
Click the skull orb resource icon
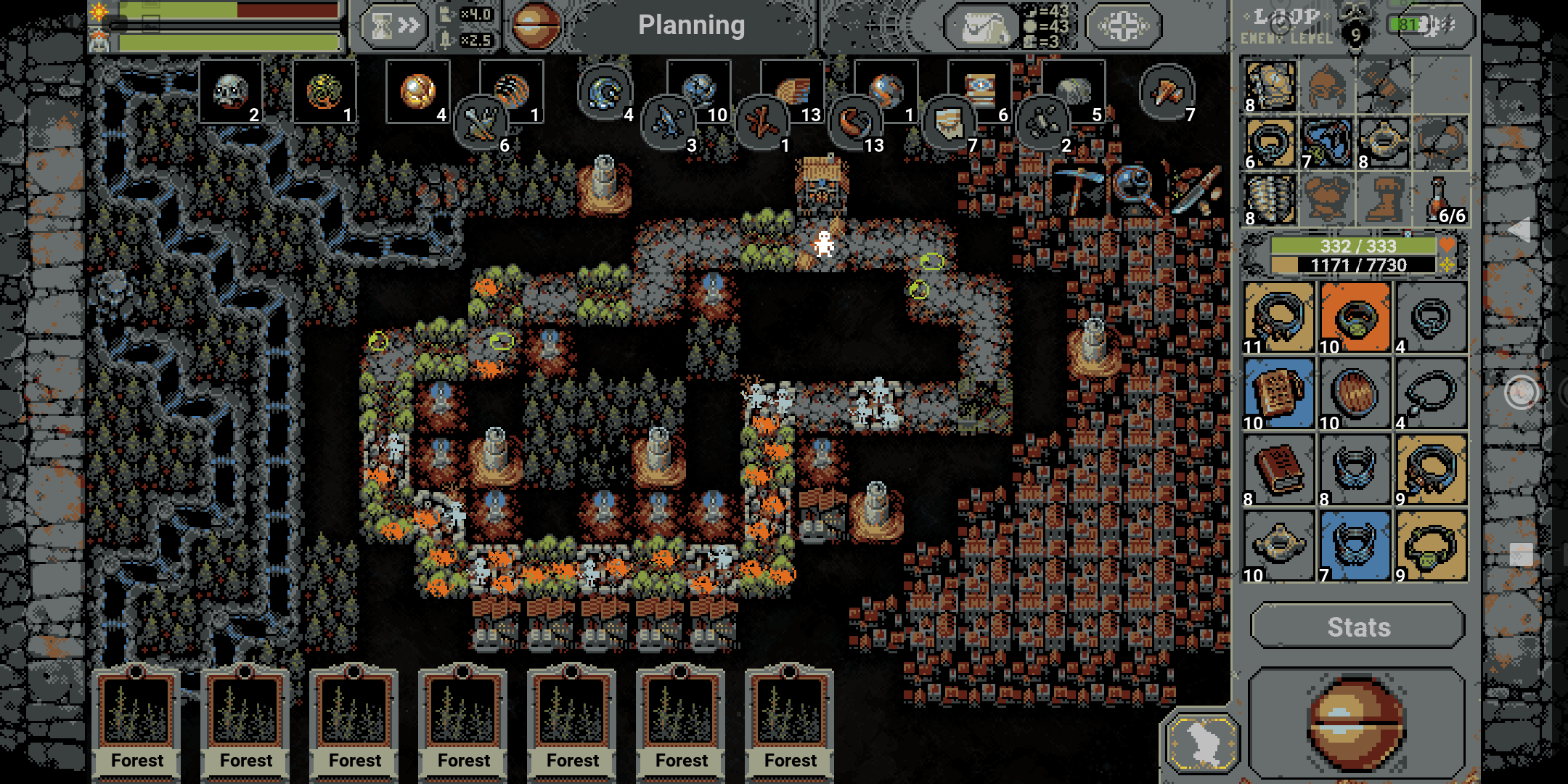tap(231, 91)
